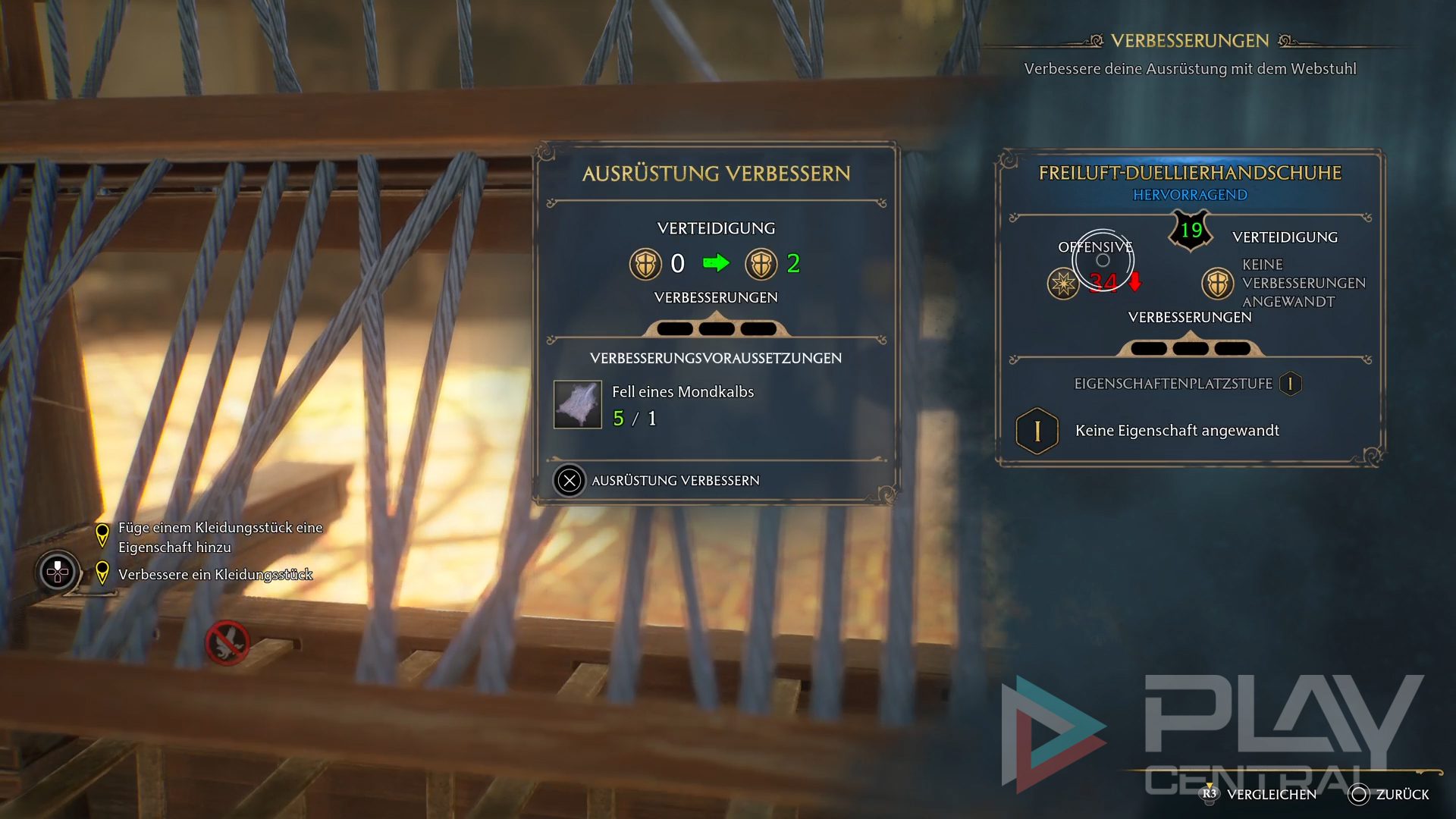Open the Freiluft-Duellierhandschuhe item card
The width and height of the screenshot is (1456, 819).
(1189, 173)
